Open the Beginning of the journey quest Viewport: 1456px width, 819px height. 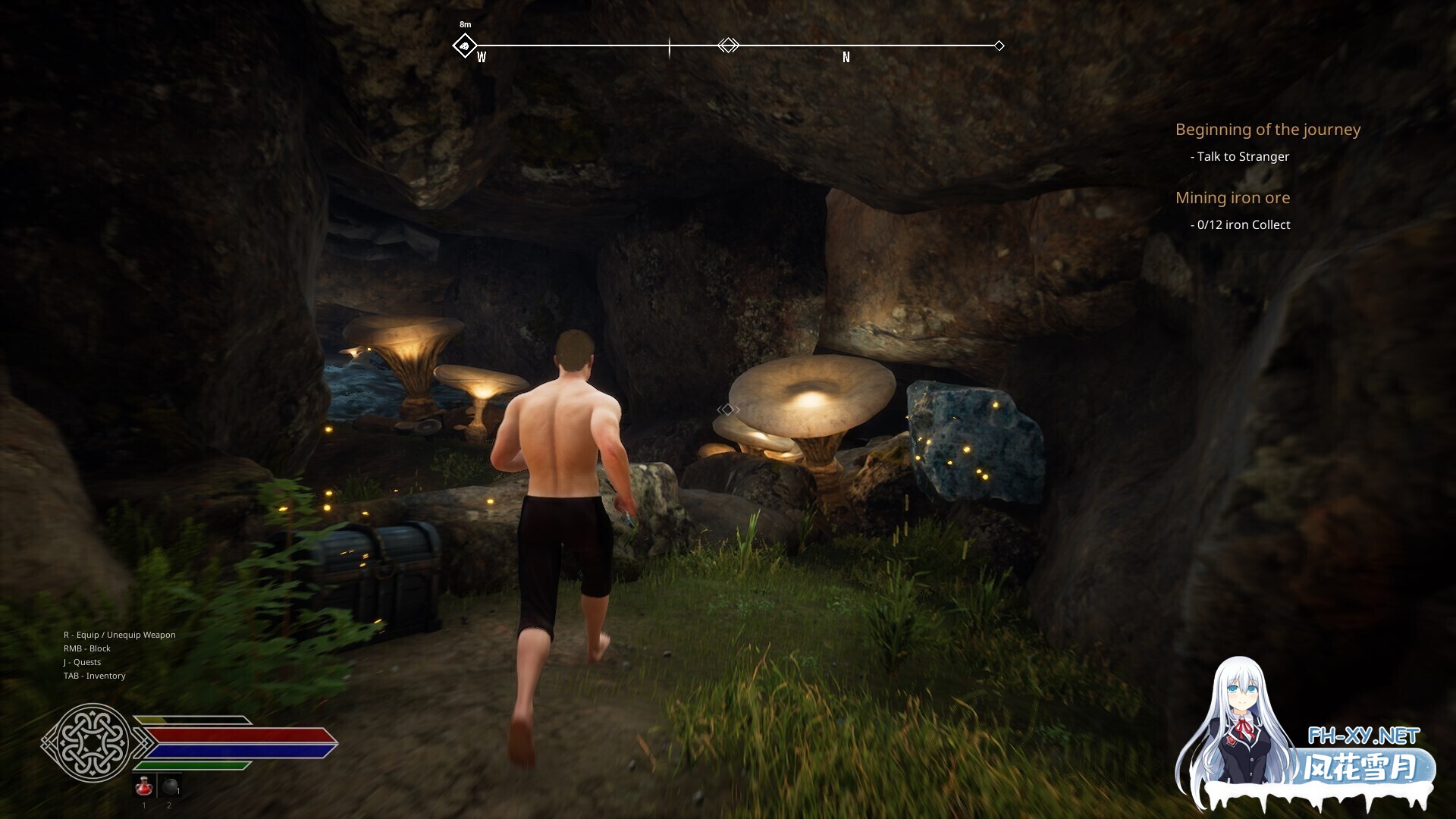1267,130
